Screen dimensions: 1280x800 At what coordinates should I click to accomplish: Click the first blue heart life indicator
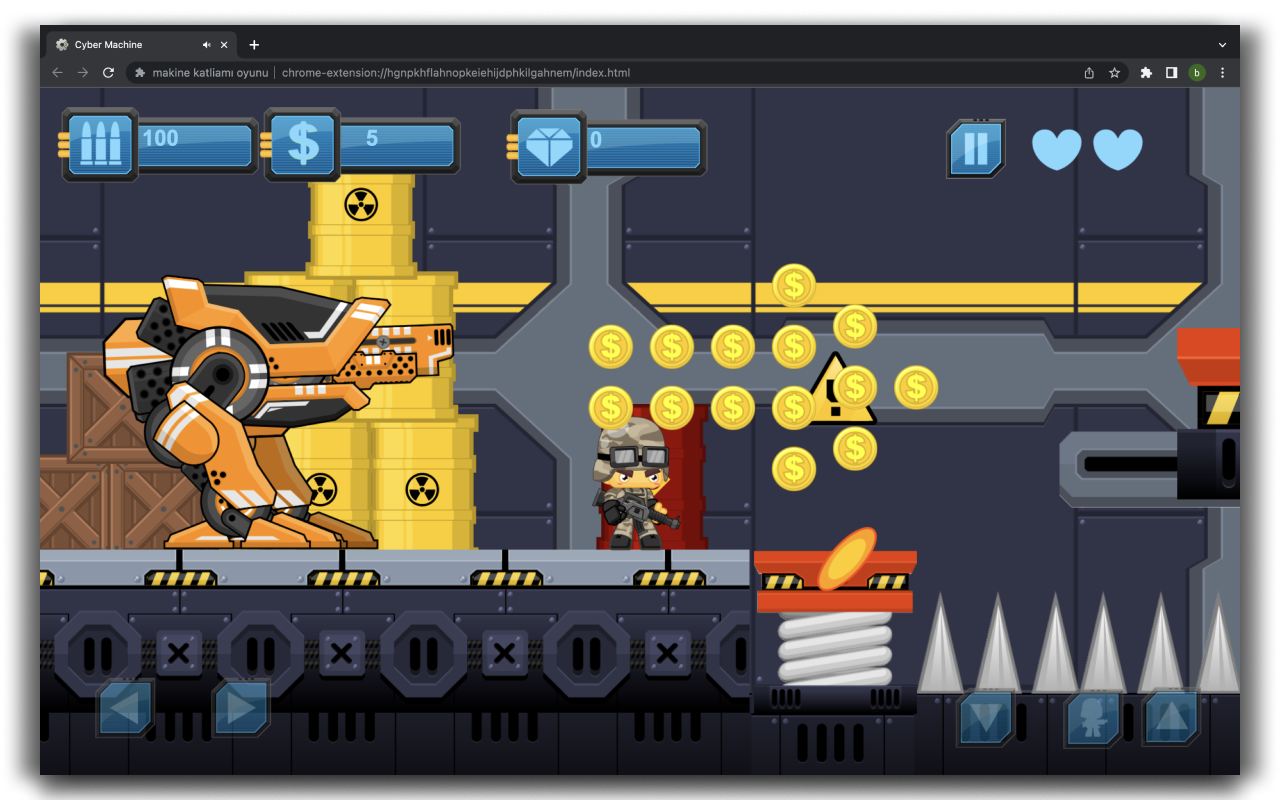pos(1056,149)
